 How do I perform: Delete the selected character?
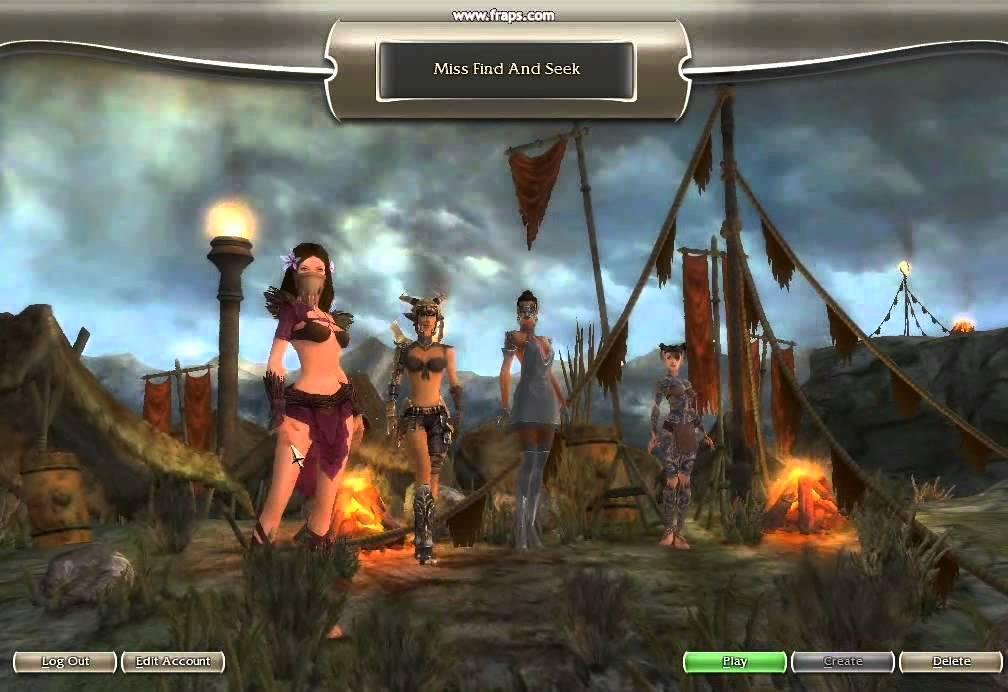[951, 661]
